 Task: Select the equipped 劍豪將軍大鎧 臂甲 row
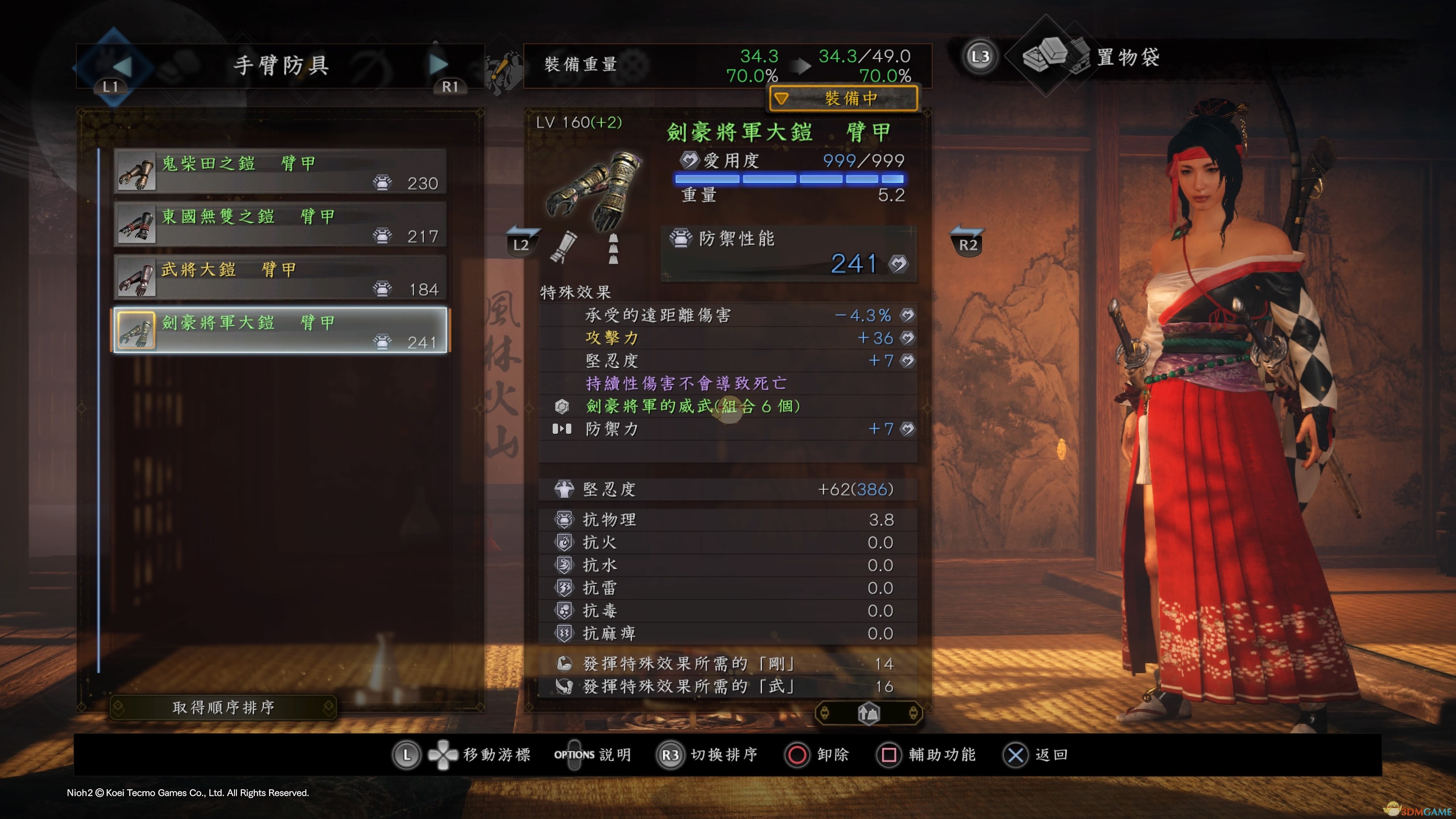(280, 331)
